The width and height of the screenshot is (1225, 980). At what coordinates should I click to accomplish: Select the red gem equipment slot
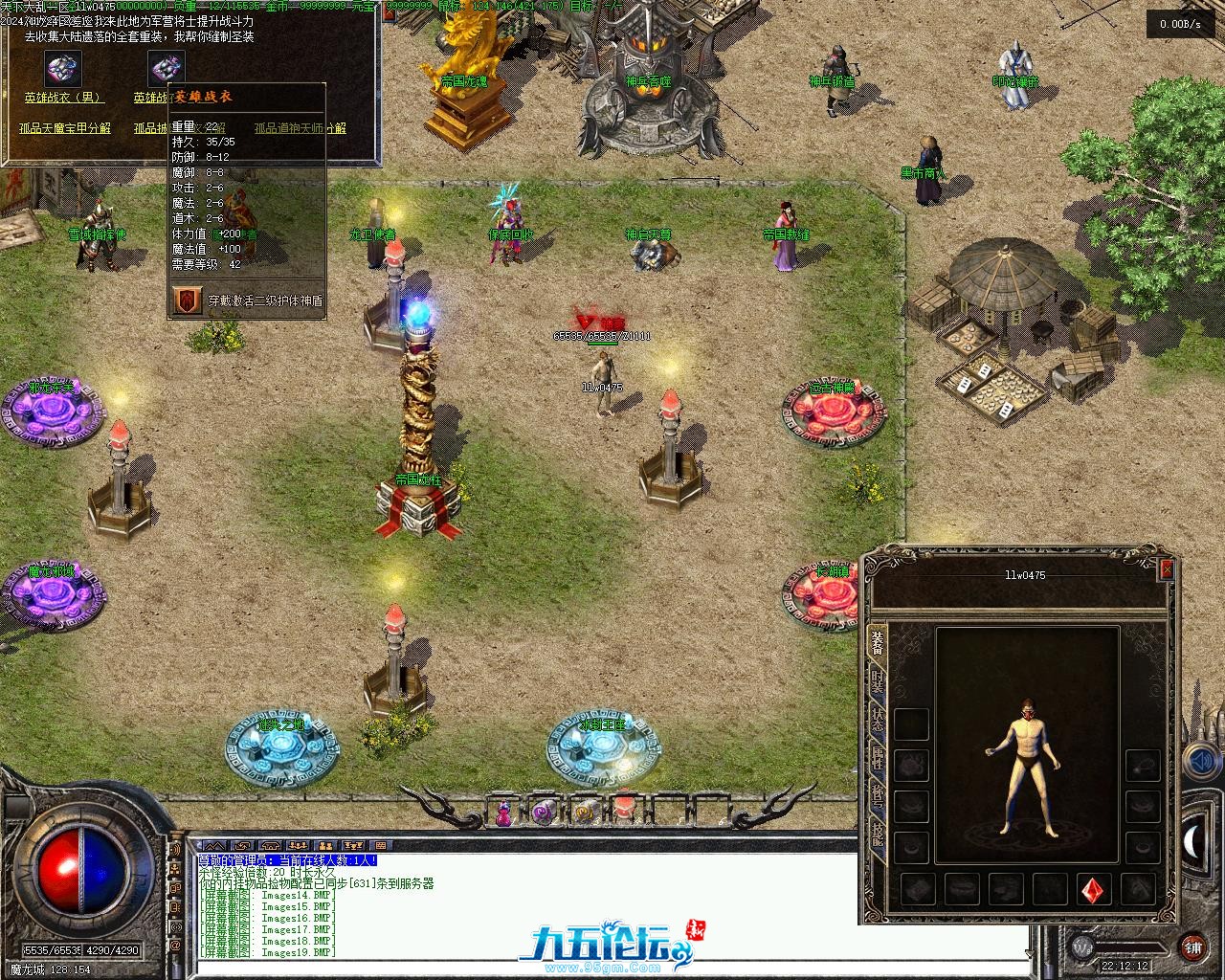[x=1093, y=890]
